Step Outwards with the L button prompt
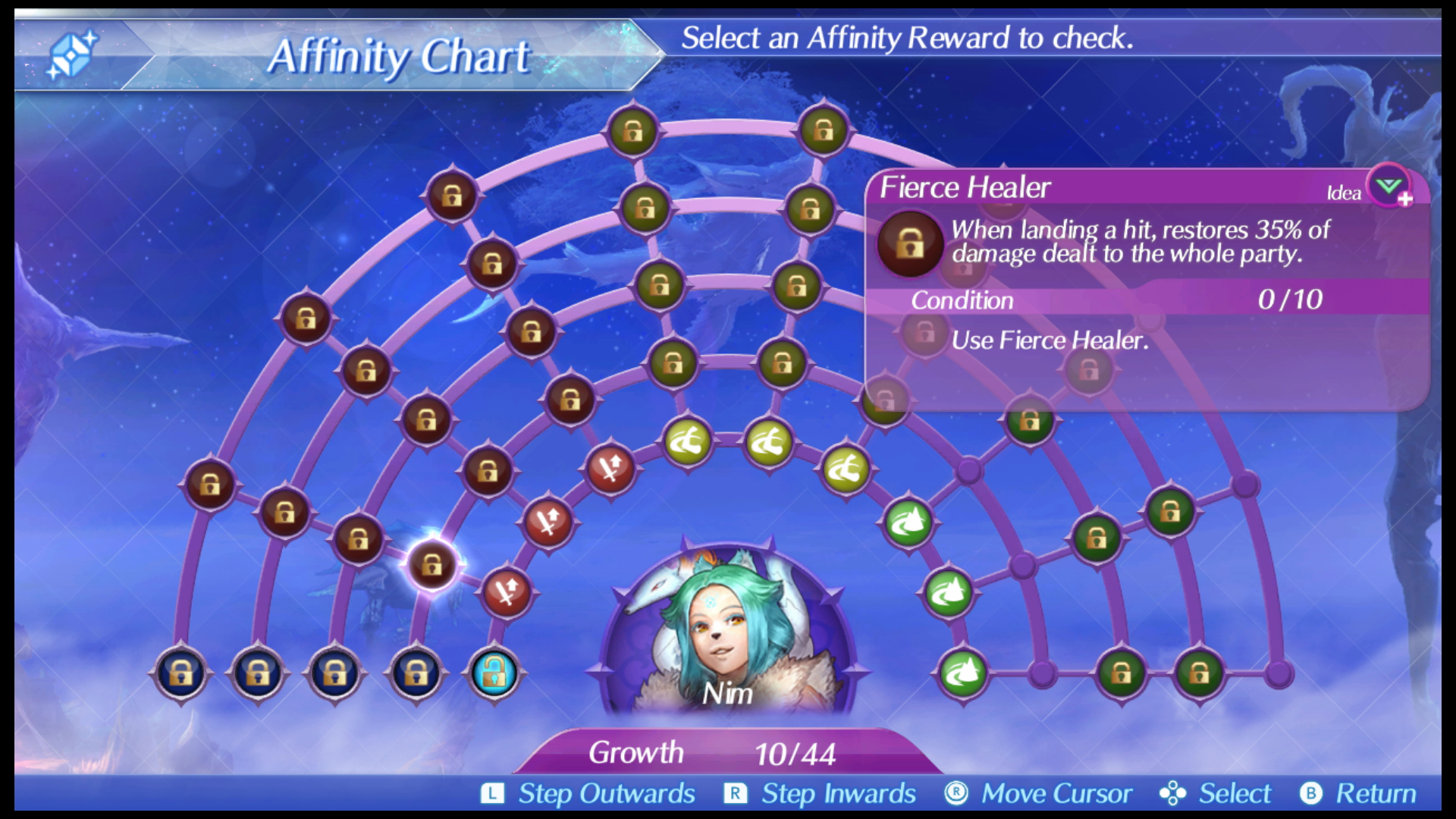 [494, 794]
